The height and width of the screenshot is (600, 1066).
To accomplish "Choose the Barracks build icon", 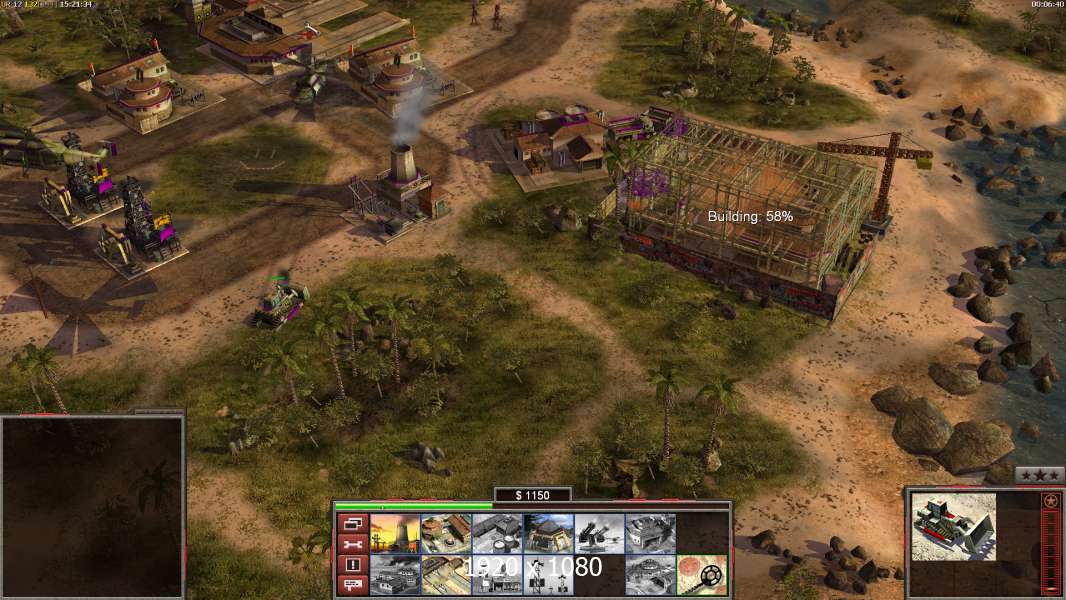I will pyautogui.click(x=446, y=534).
